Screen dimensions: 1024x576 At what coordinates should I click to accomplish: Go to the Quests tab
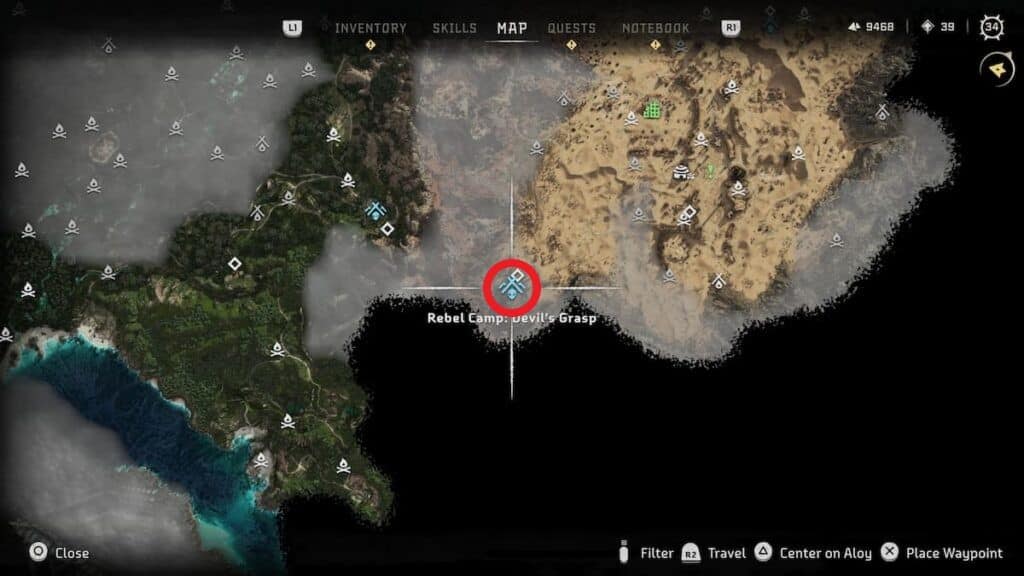(571, 28)
